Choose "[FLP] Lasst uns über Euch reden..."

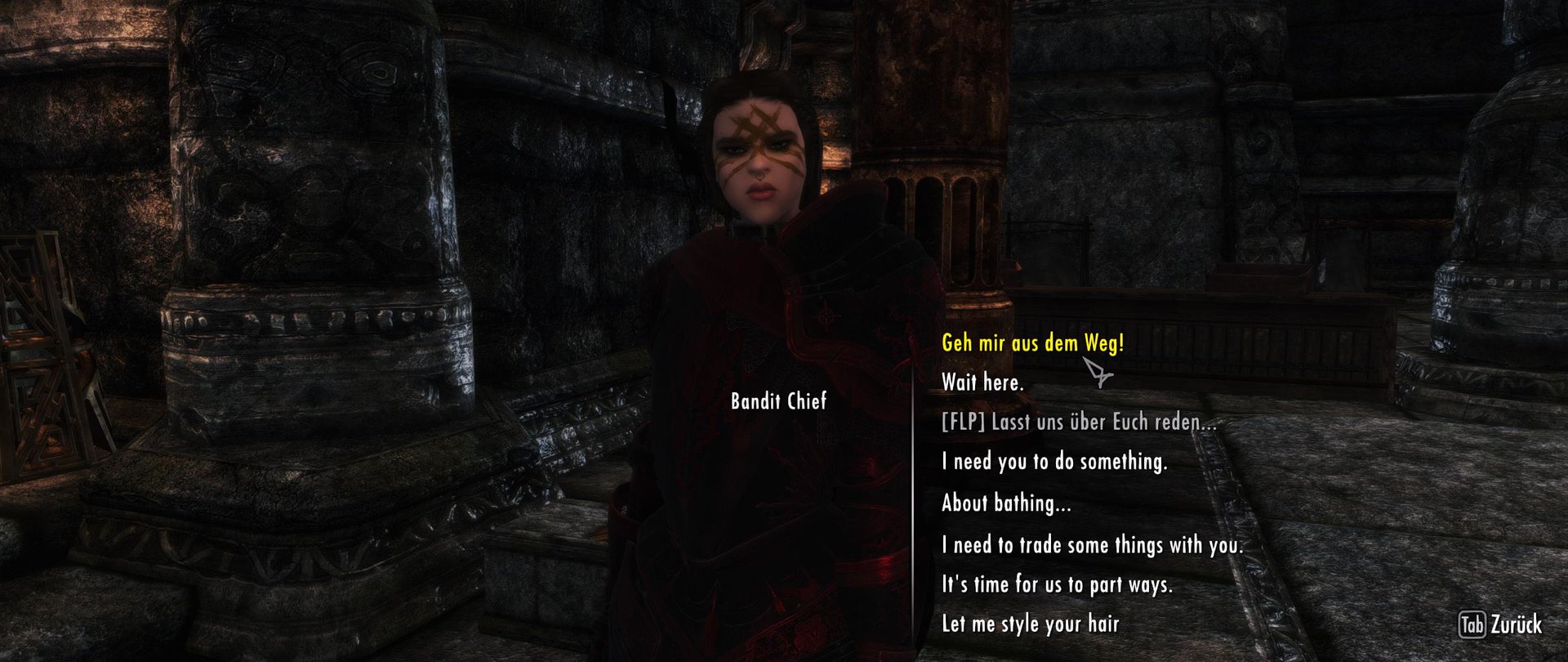pos(1078,423)
